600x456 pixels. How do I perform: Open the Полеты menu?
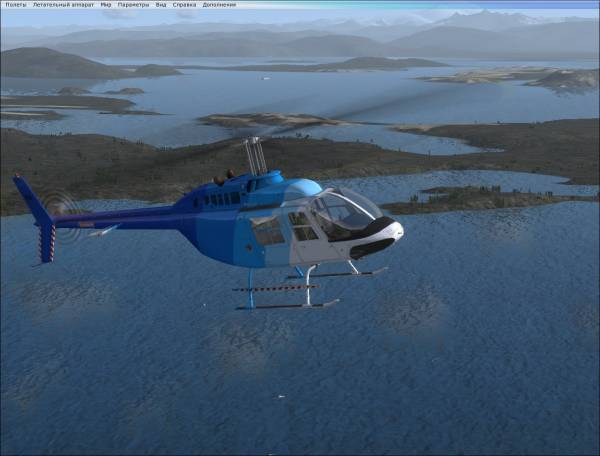15,5
